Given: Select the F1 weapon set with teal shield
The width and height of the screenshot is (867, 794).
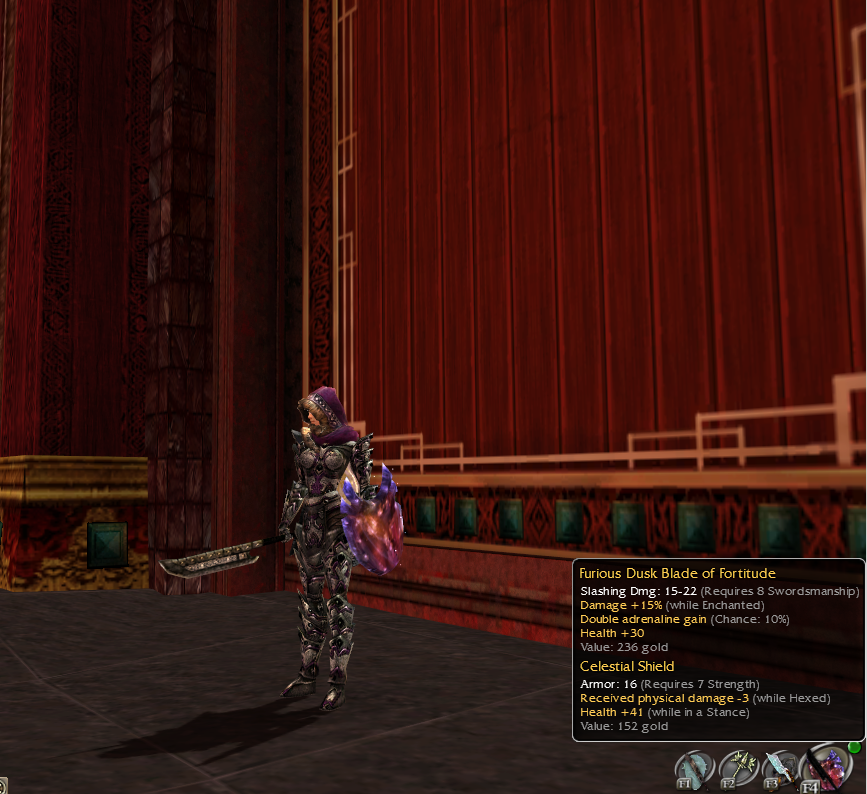Looking at the screenshot, I should (x=695, y=769).
